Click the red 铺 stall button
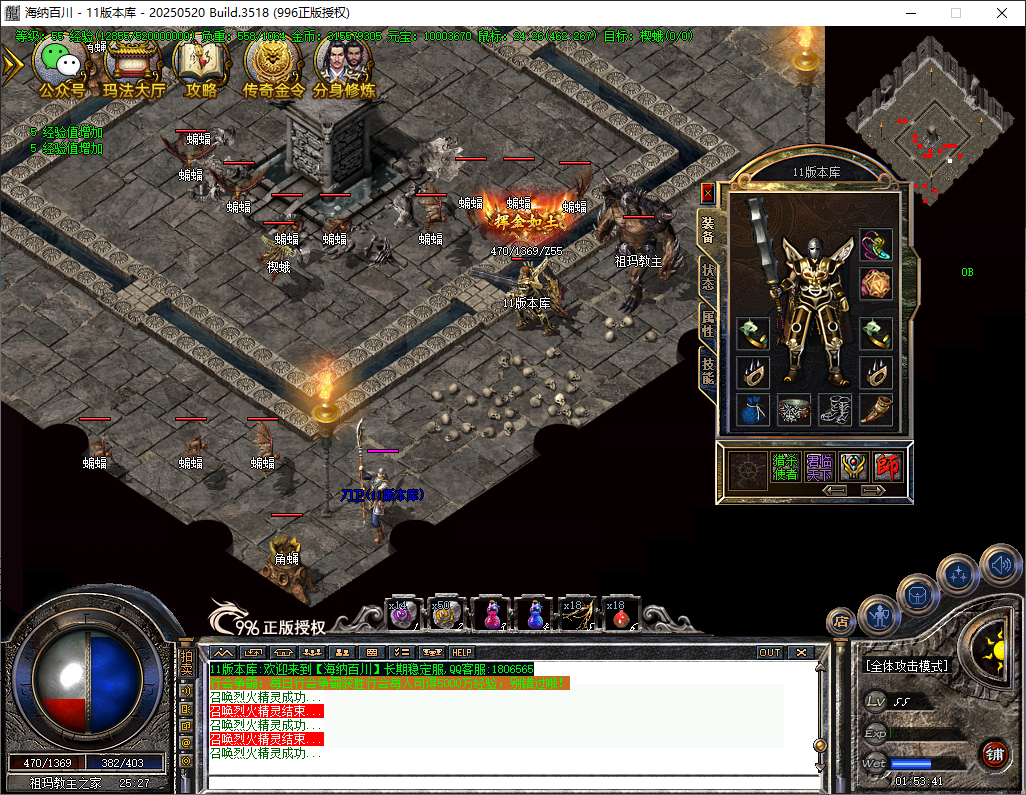This screenshot has height=795, width=1026. pyautogui.click(x=994, y=754)
